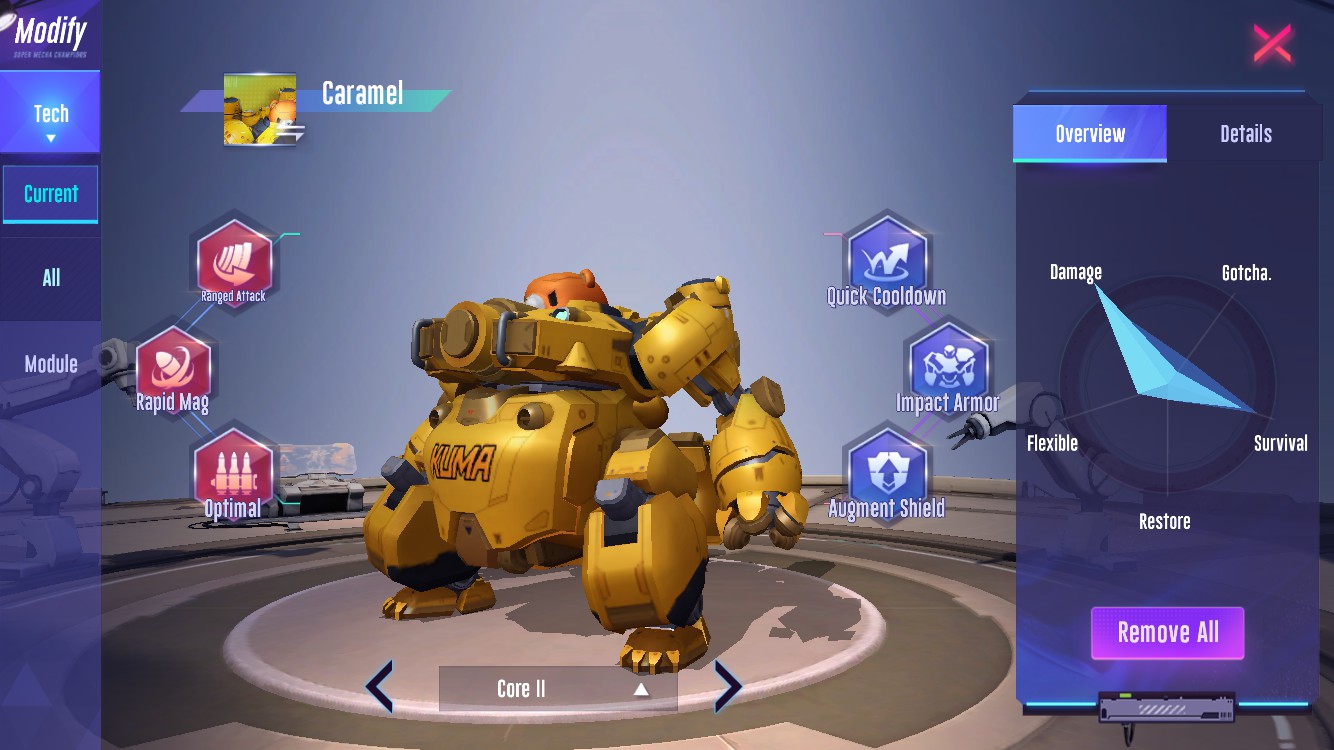Click the Caramel mecha portrait thumbnail
The image size is (1334, 750).
pos(260,109)
